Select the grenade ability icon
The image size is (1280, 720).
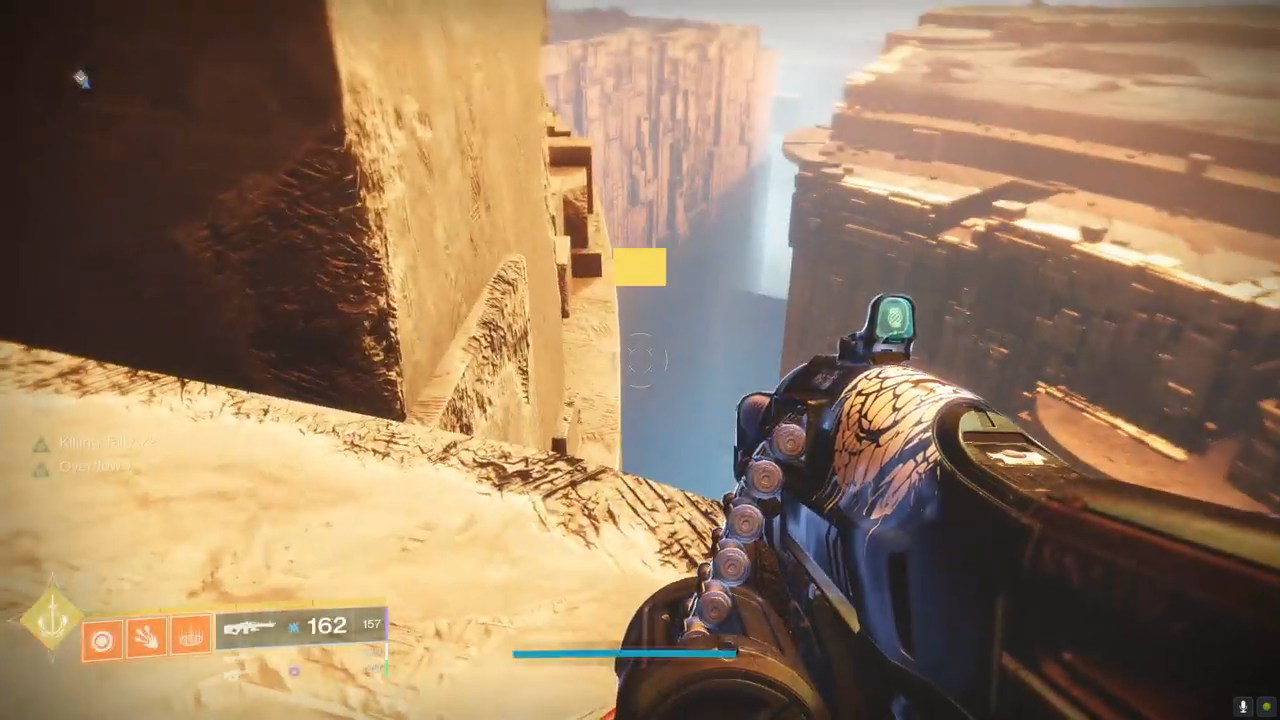(101, 637)
